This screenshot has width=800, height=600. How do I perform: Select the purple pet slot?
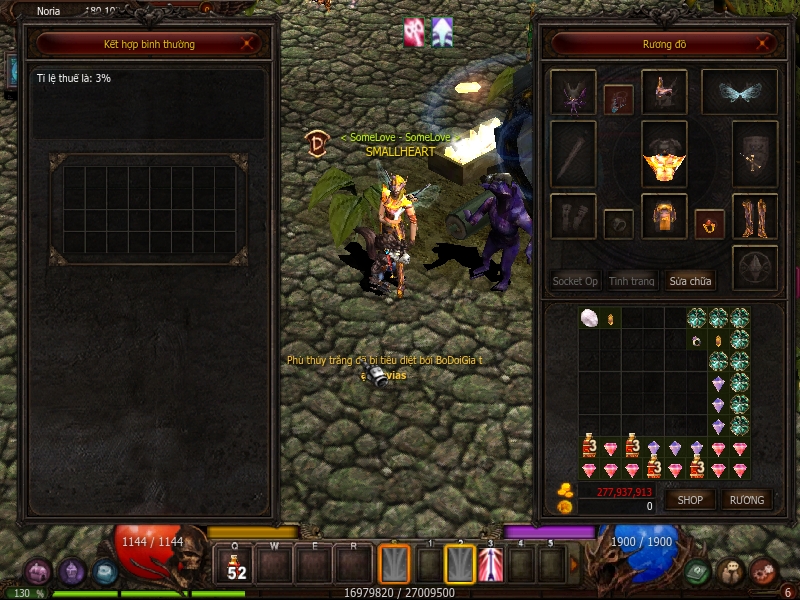[x=573, y=92]
